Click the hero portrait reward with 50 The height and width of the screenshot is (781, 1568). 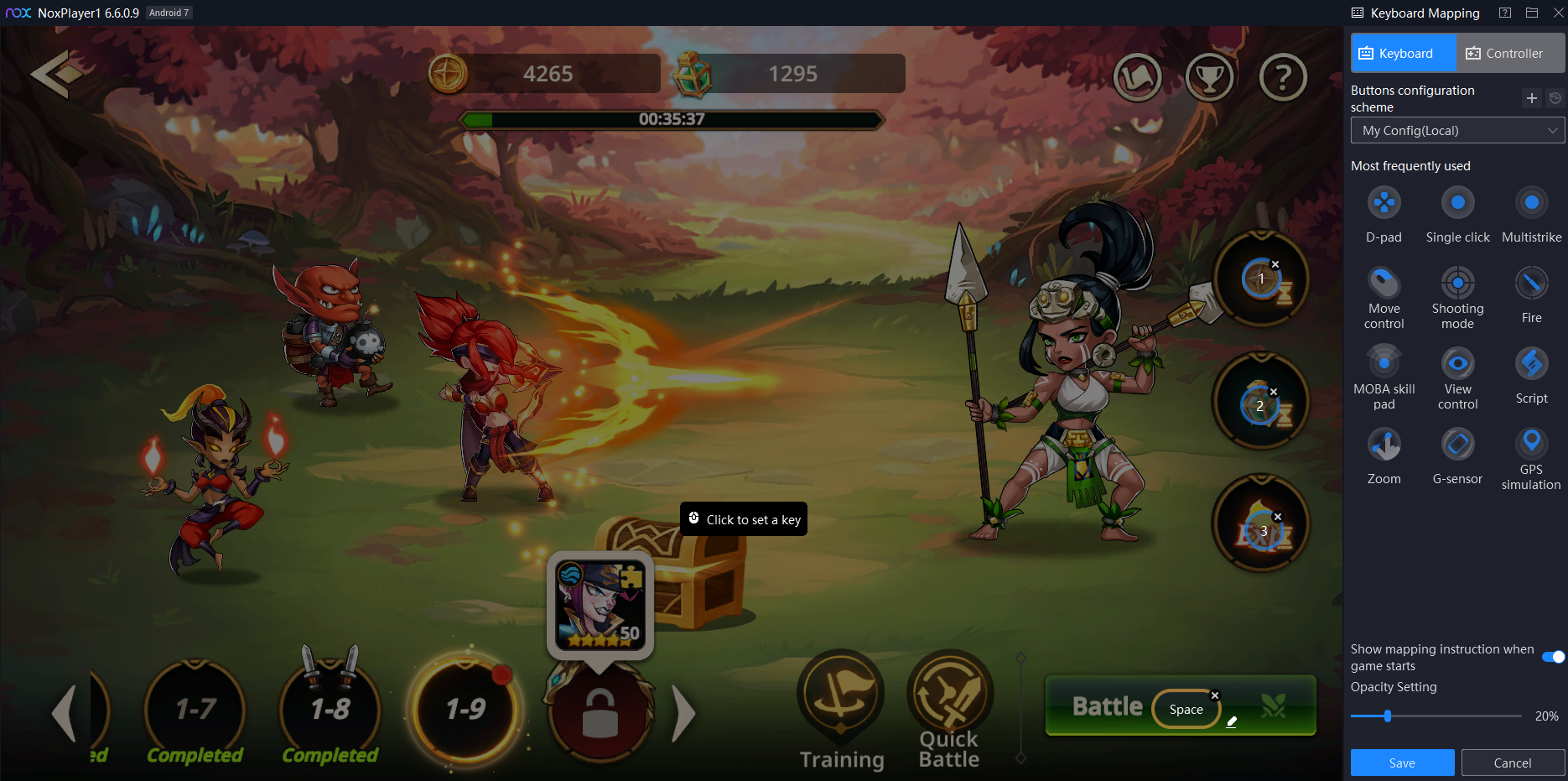click(600, 605)
